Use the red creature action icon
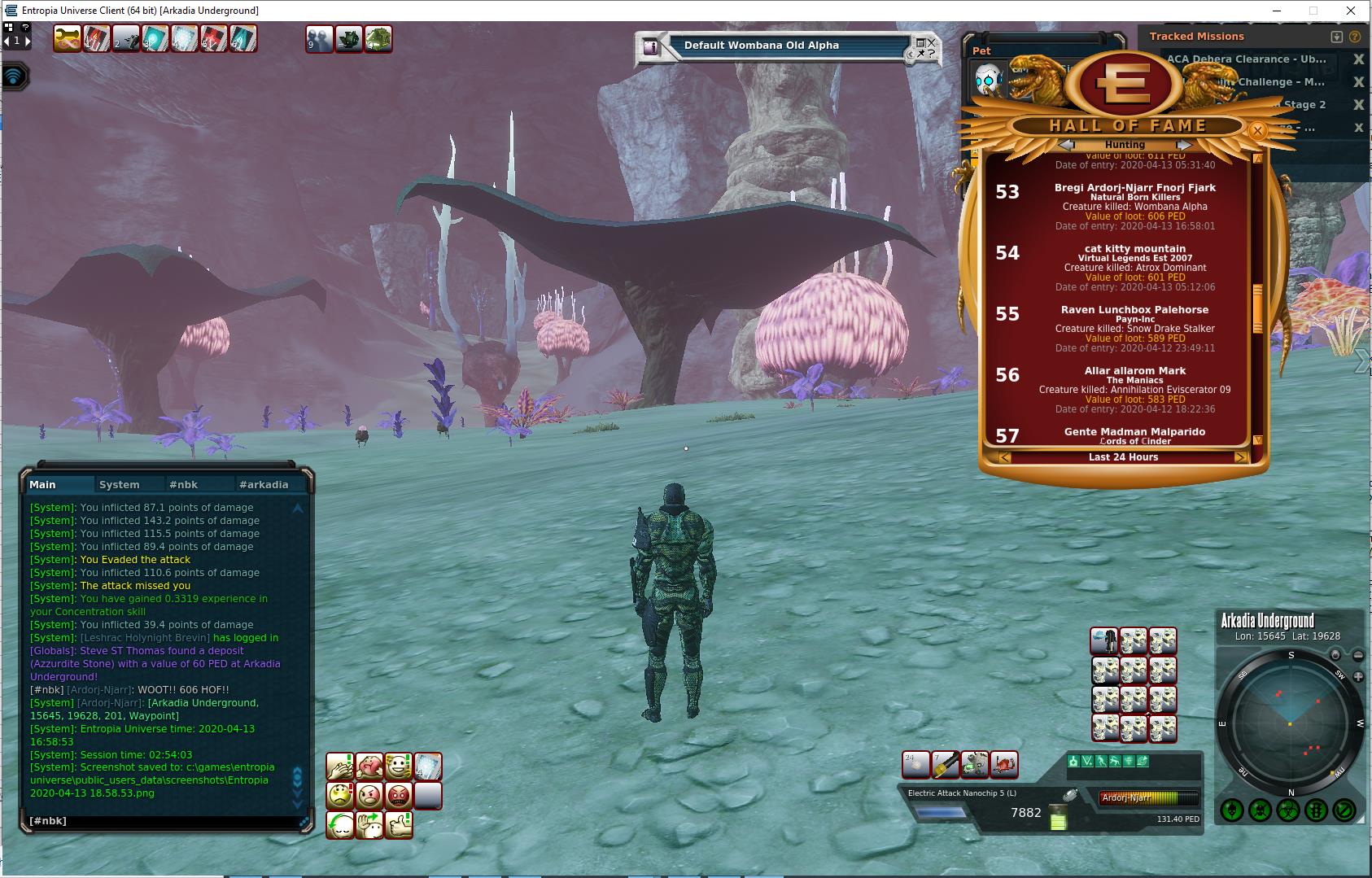The height and width of the screenshot is (878, 1372). tap(1004, 765)
